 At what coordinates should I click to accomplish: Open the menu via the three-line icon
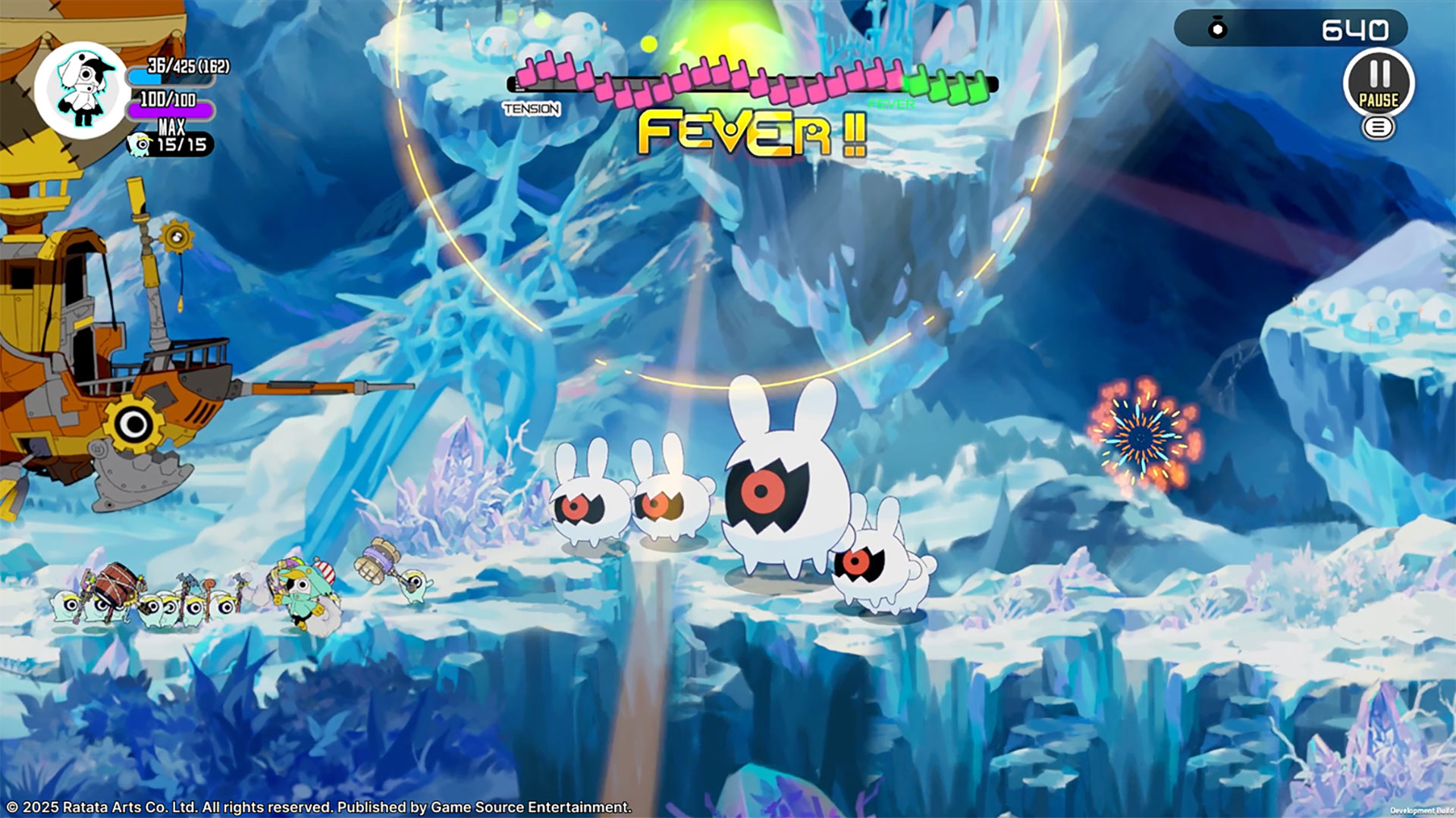coord(1378,127)
